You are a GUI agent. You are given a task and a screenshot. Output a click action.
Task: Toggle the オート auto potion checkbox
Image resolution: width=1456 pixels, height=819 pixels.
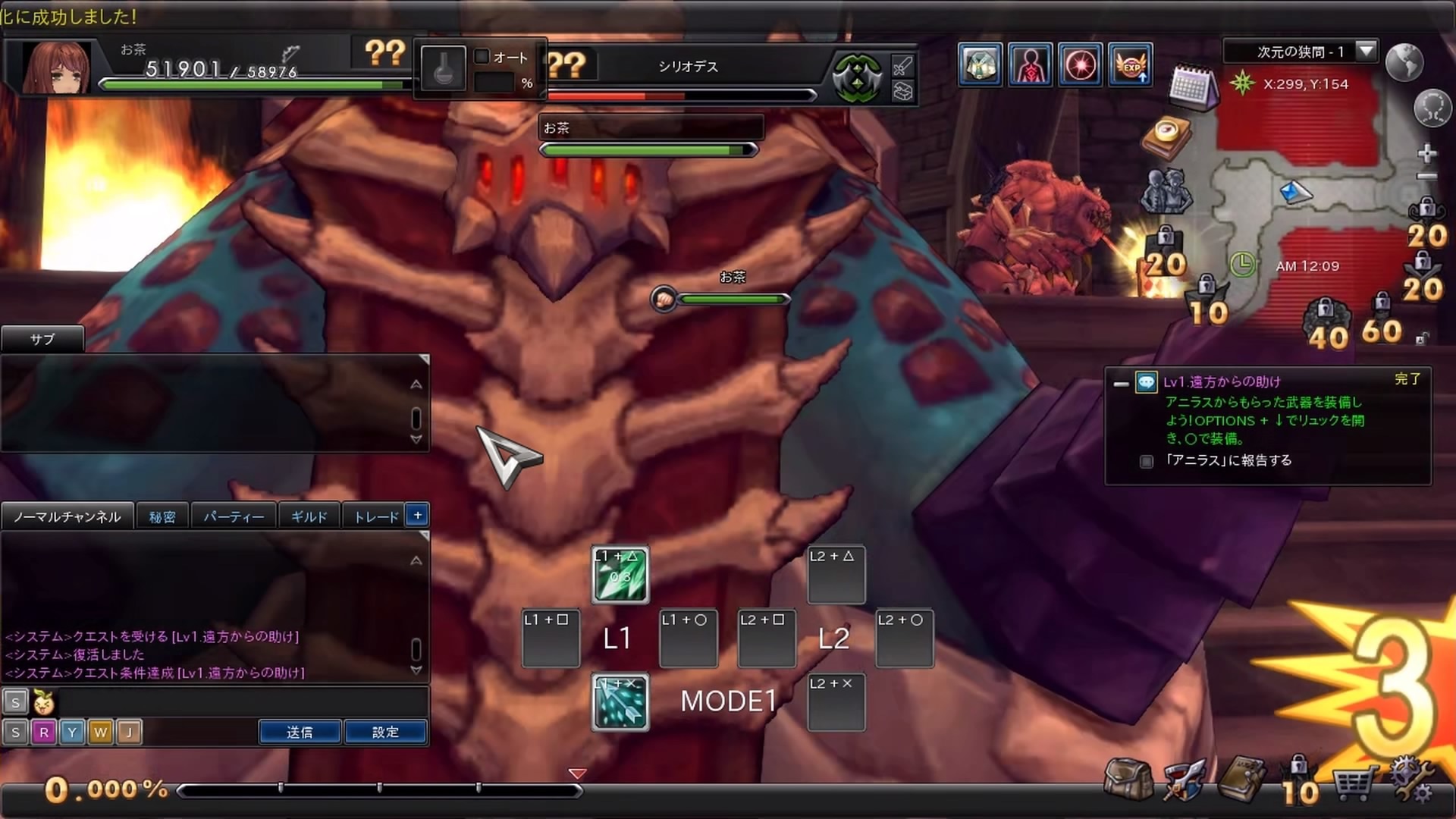pyautogui.click(x=482, y=57)
